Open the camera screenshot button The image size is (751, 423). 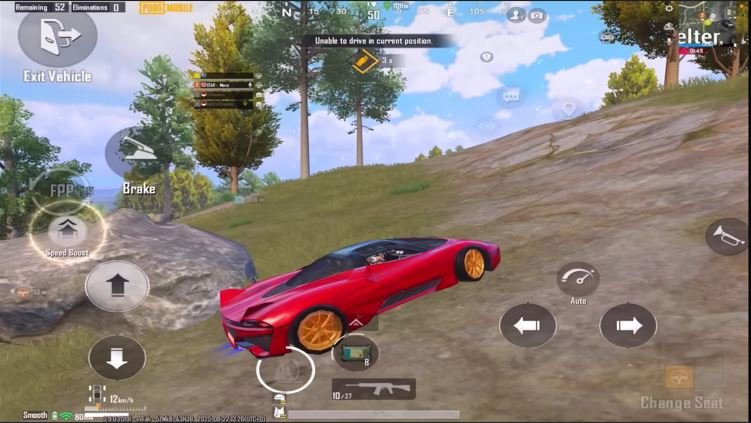538,15
